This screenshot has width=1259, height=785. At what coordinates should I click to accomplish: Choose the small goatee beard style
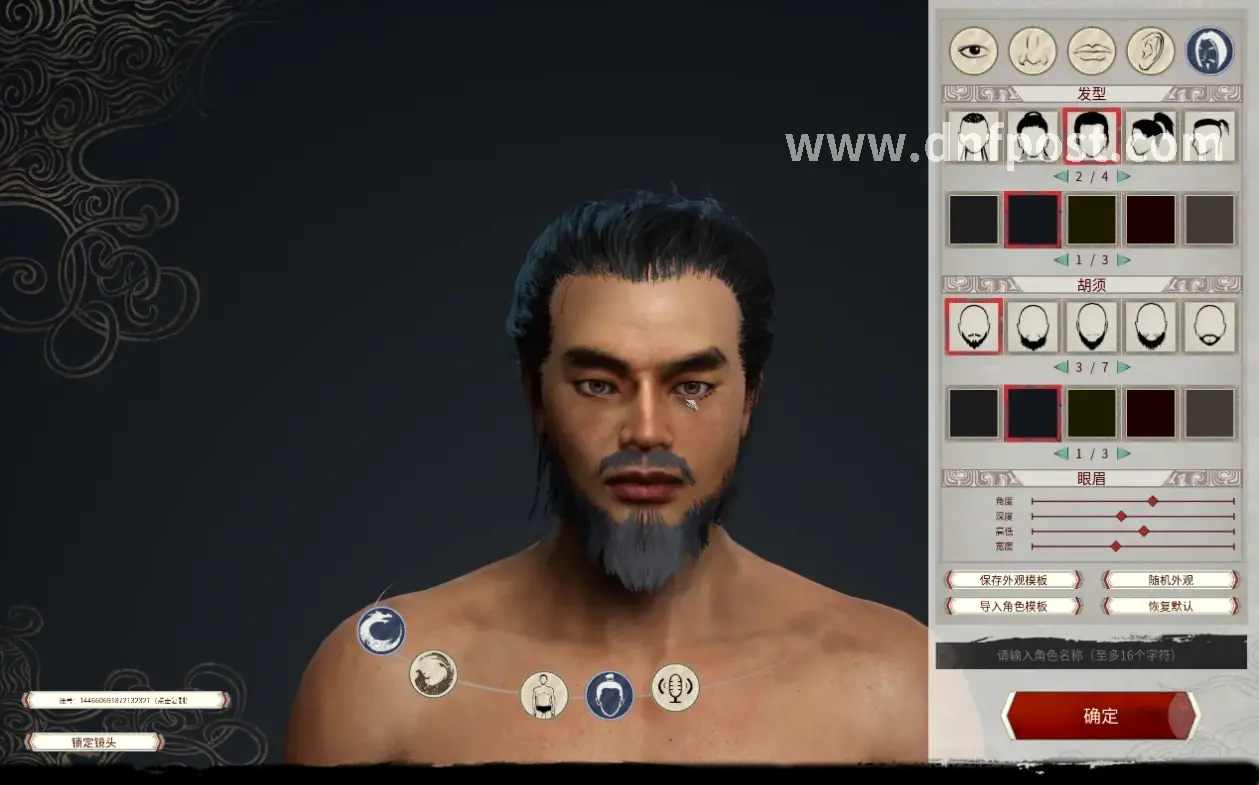[1210, 327]
